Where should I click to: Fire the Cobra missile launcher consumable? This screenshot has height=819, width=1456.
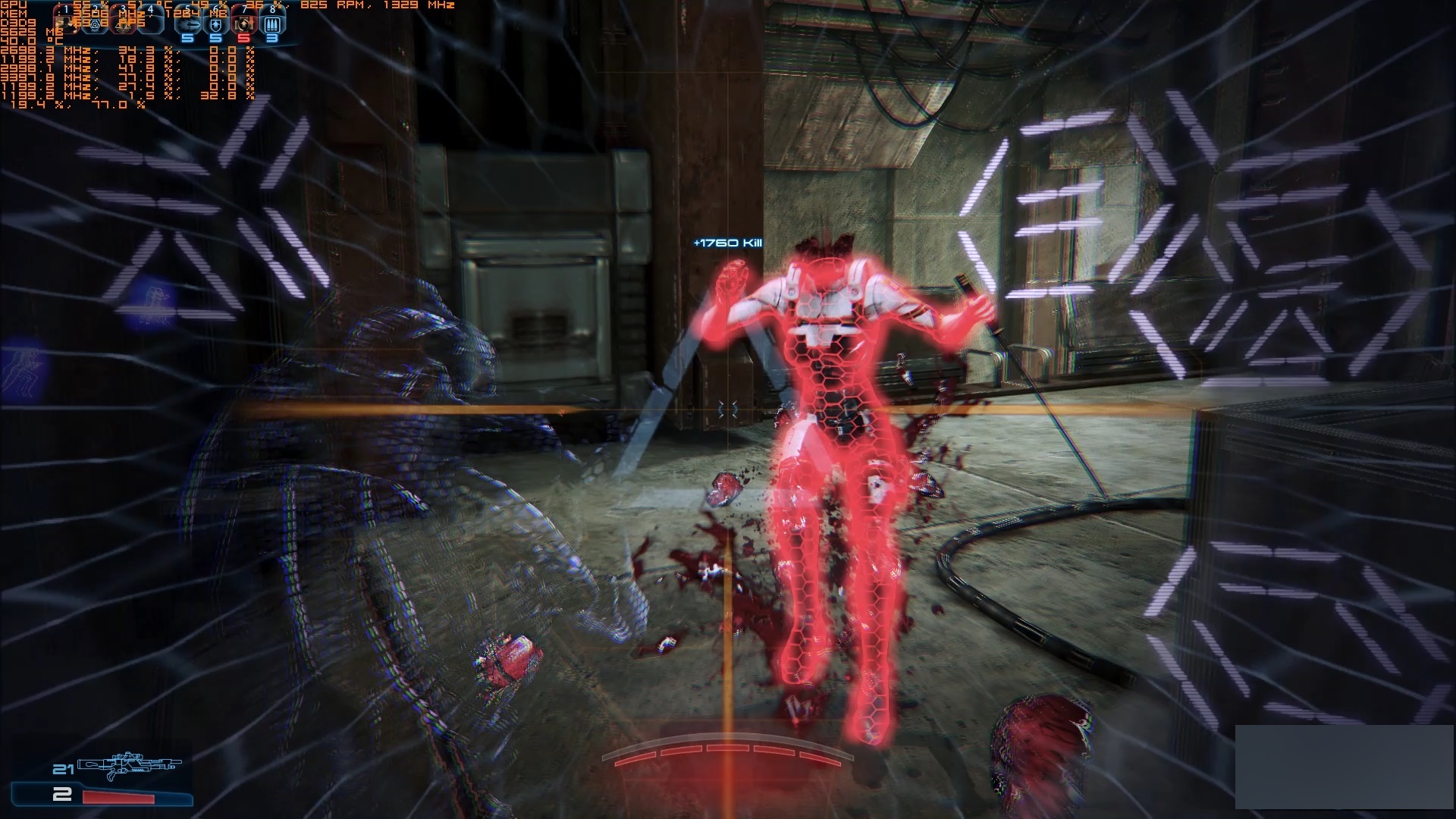coord(187,24)
